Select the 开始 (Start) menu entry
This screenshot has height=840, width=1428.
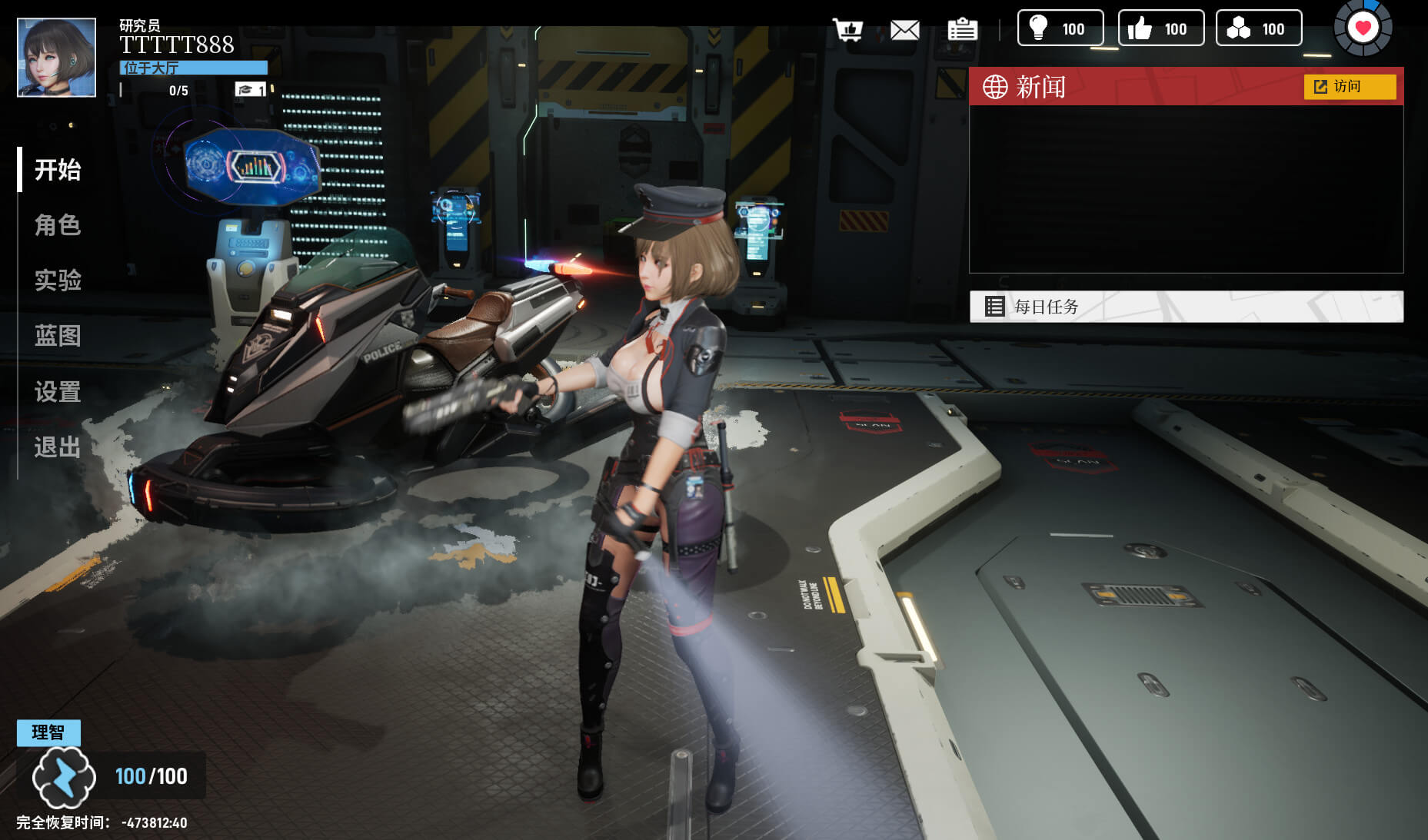pyautogui.click(x=58, y=169)
